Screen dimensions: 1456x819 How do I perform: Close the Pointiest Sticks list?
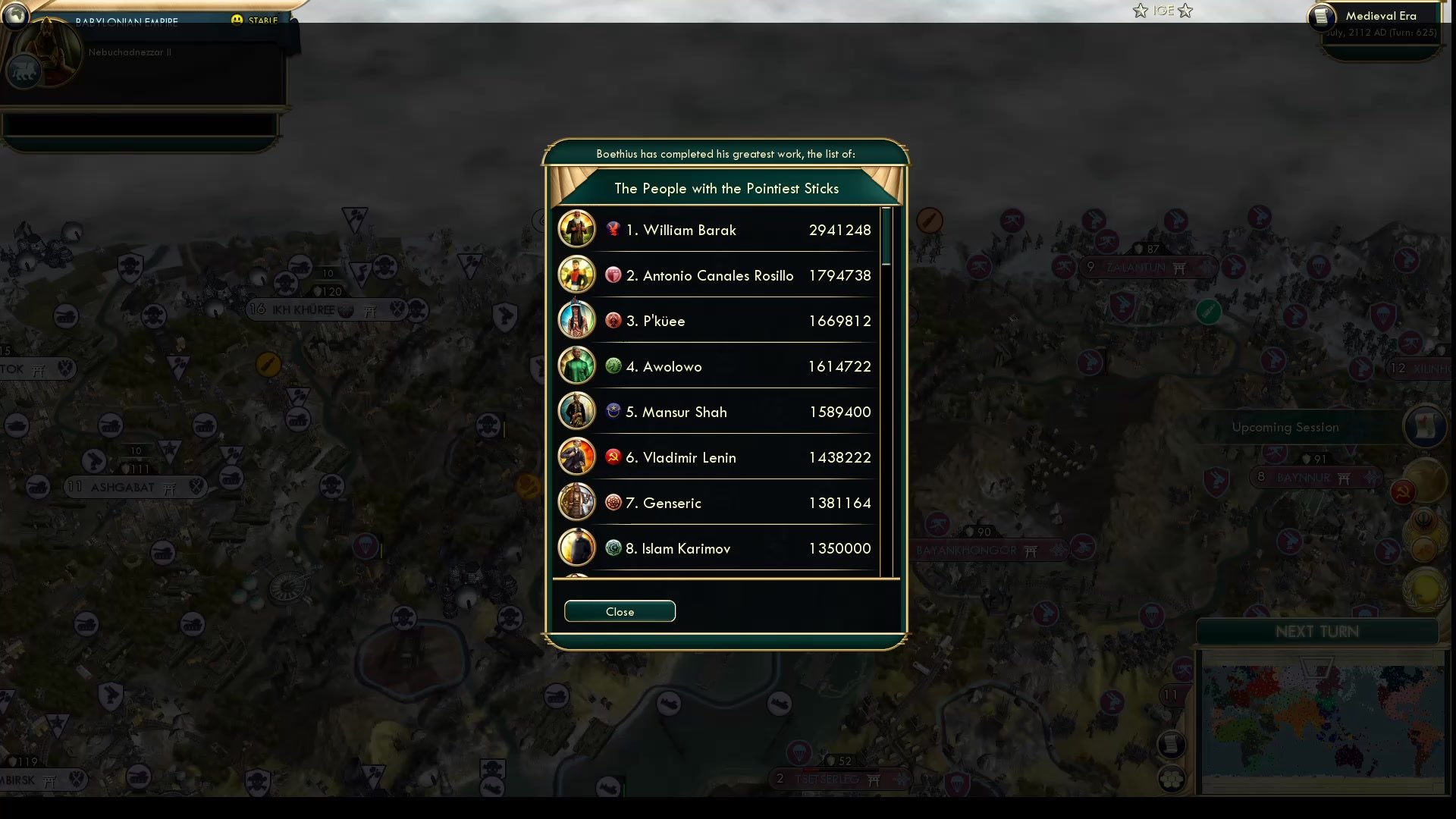click(x=620, y=611)
